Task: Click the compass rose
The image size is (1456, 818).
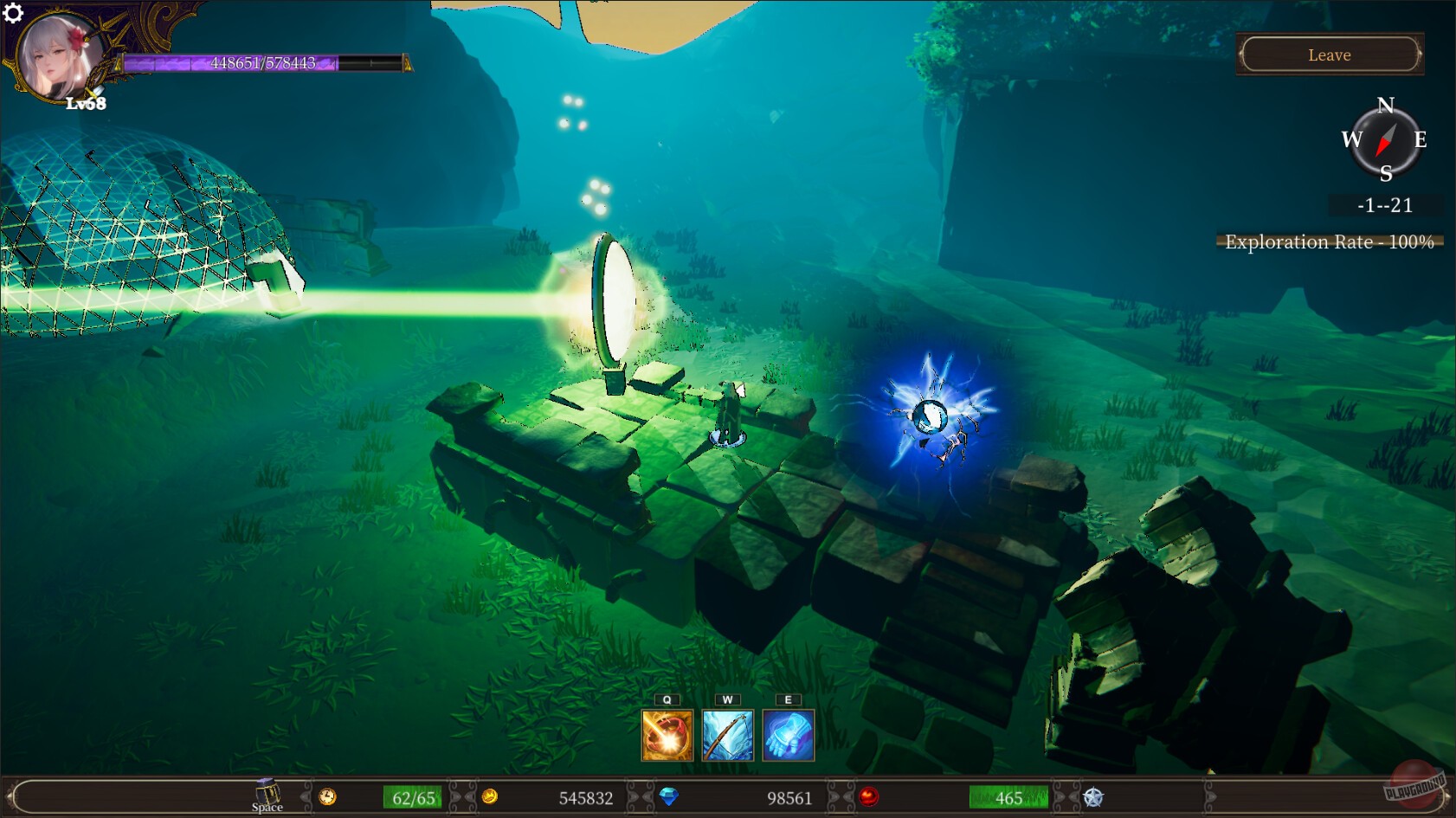Action: point(1386,140)
